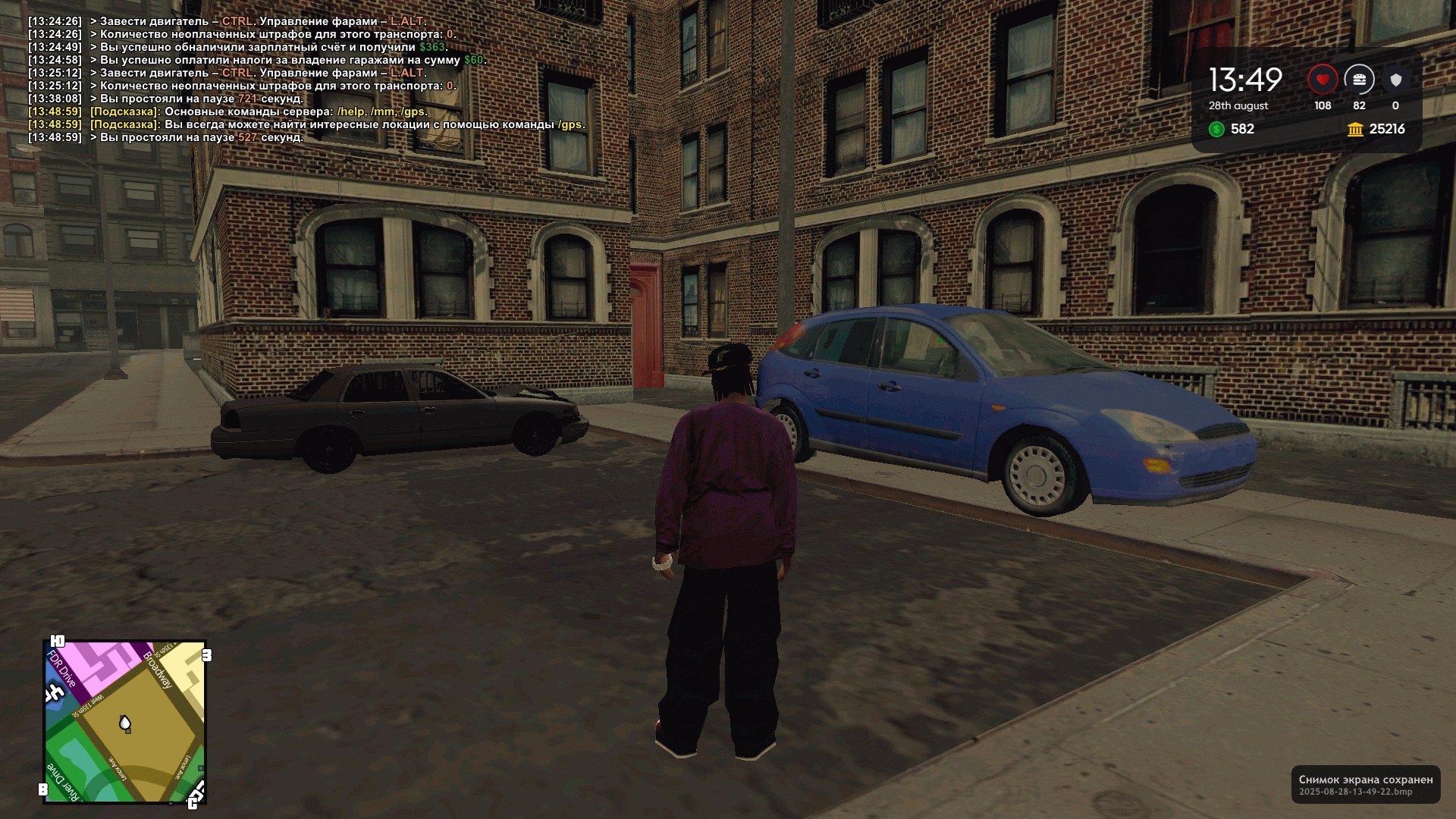1456x819 pixels.
Task: Click the red heart health icon
Action: click(1323, 80)
